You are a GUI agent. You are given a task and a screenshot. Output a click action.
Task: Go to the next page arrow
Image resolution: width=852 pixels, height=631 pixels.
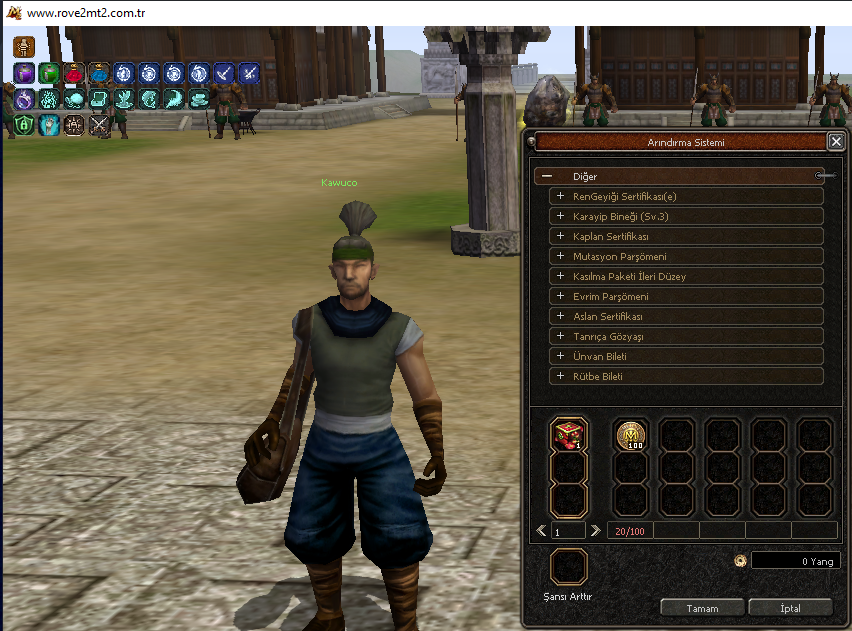(x=596, y=530)
